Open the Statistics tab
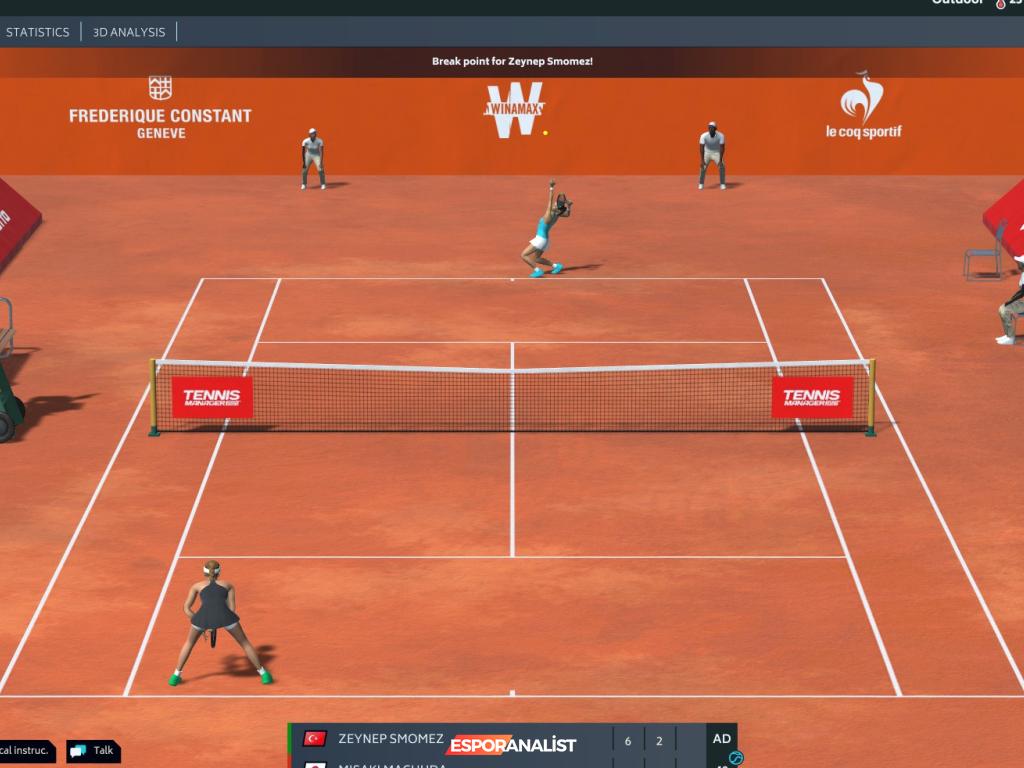Viewport: 1024px width, 768px height. click(x=38, y=32)
